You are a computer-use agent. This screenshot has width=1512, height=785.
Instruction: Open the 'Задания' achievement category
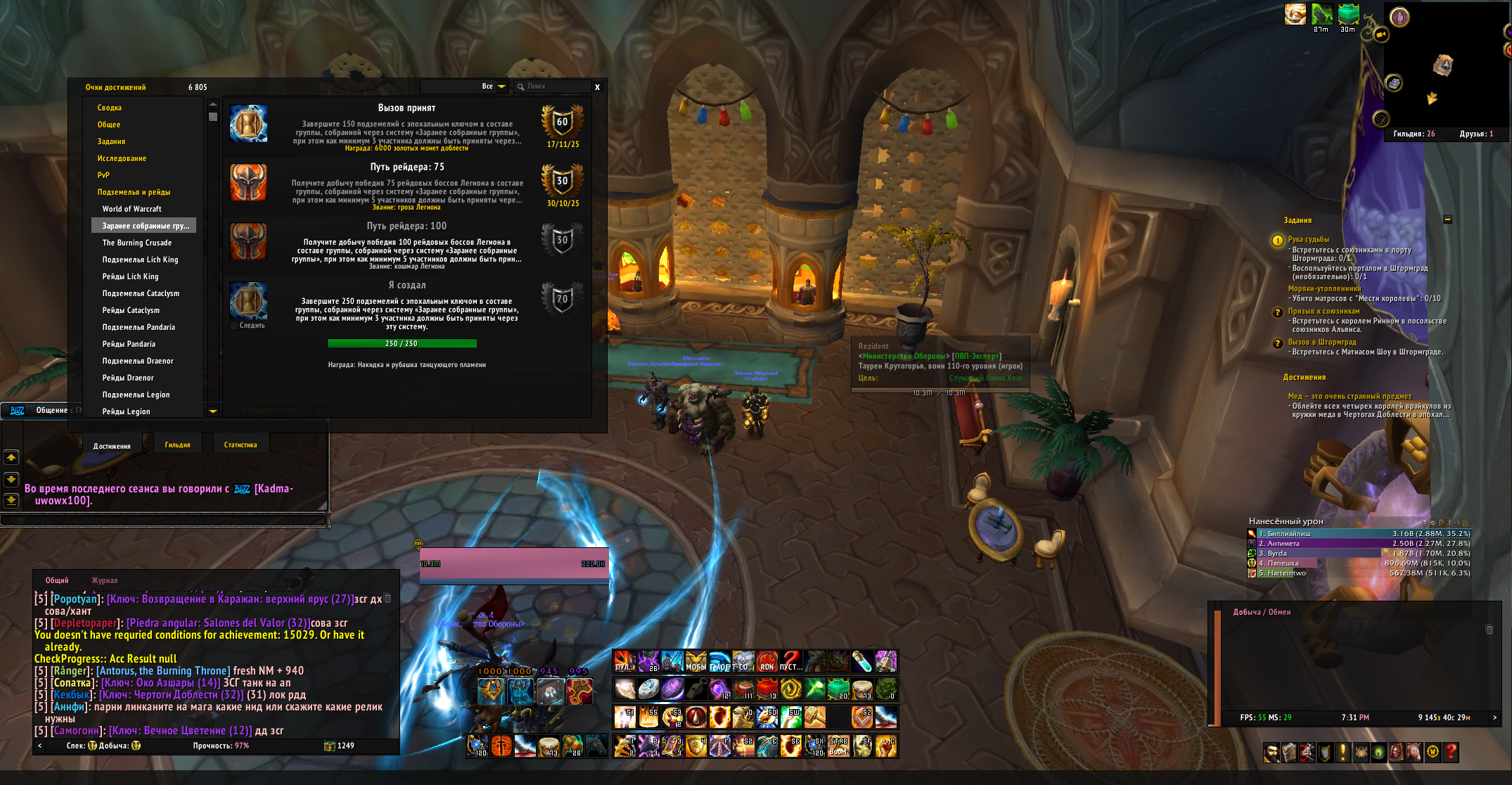pos(111,141)
